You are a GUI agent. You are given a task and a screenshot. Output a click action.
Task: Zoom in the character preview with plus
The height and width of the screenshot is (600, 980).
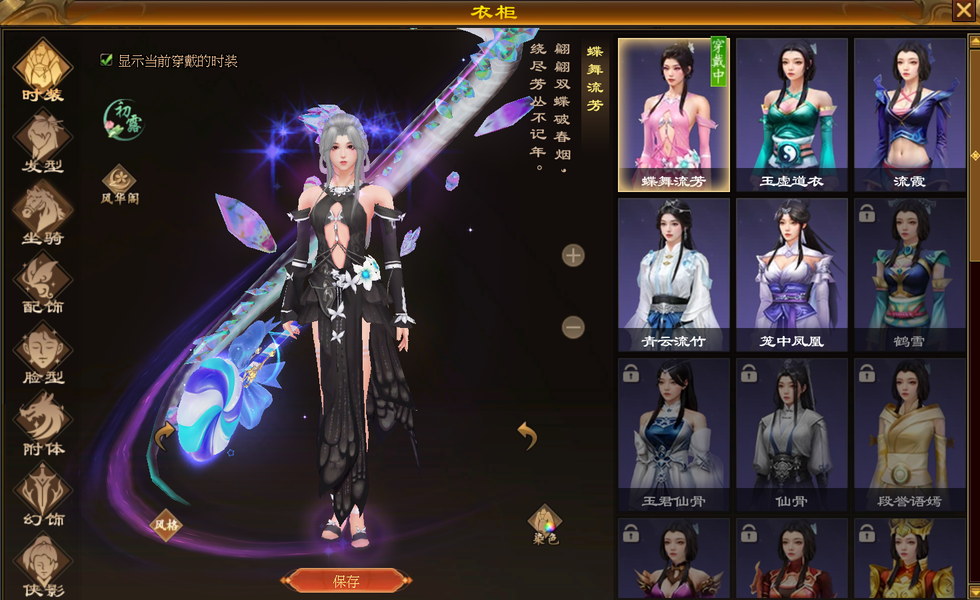573,256
